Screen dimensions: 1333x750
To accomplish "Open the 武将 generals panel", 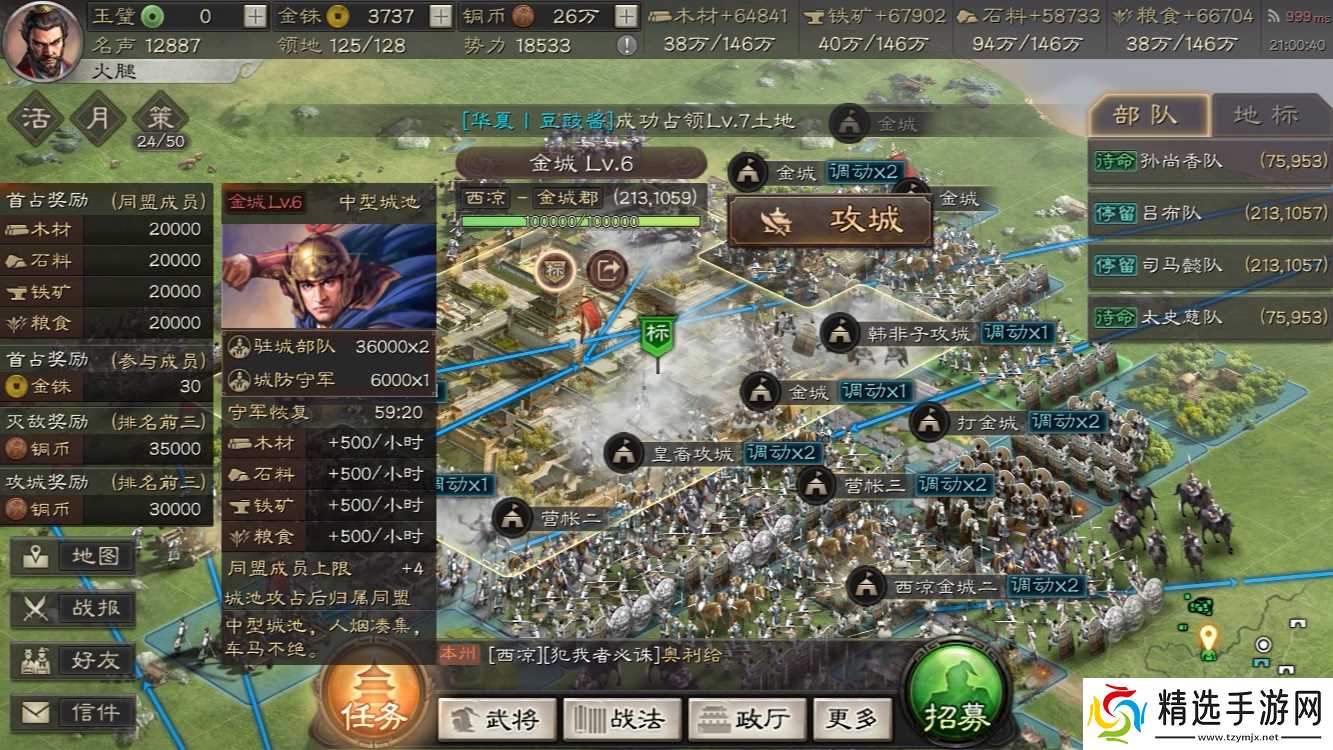I will (x=497, y=717).
